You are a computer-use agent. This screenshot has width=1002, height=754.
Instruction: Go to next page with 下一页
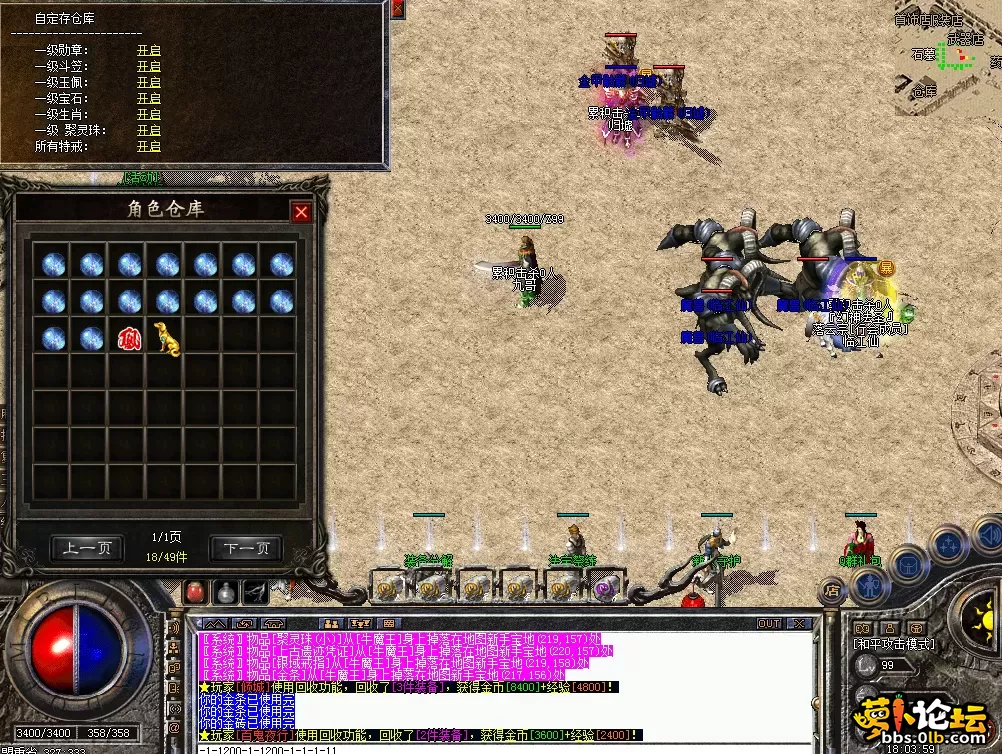coord(246,548)
